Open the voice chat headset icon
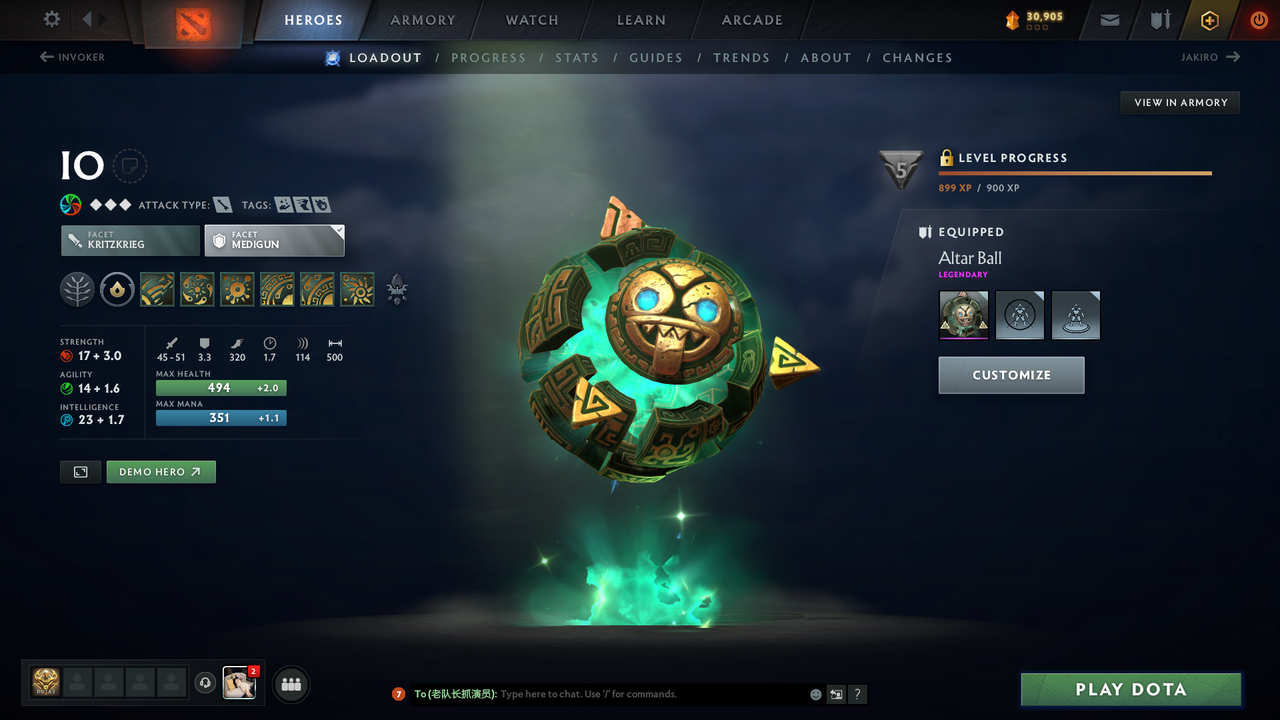The image size is (1280, 720). [207, 683]
